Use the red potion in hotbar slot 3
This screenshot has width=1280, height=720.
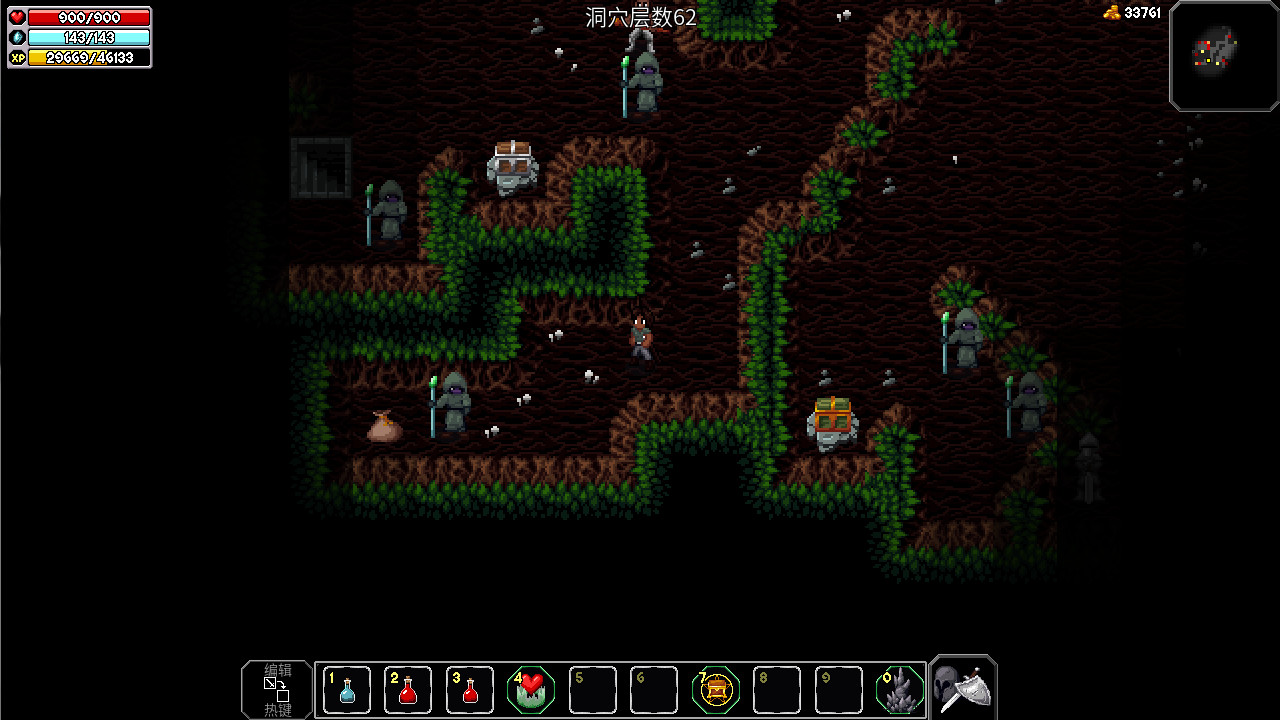469,689
